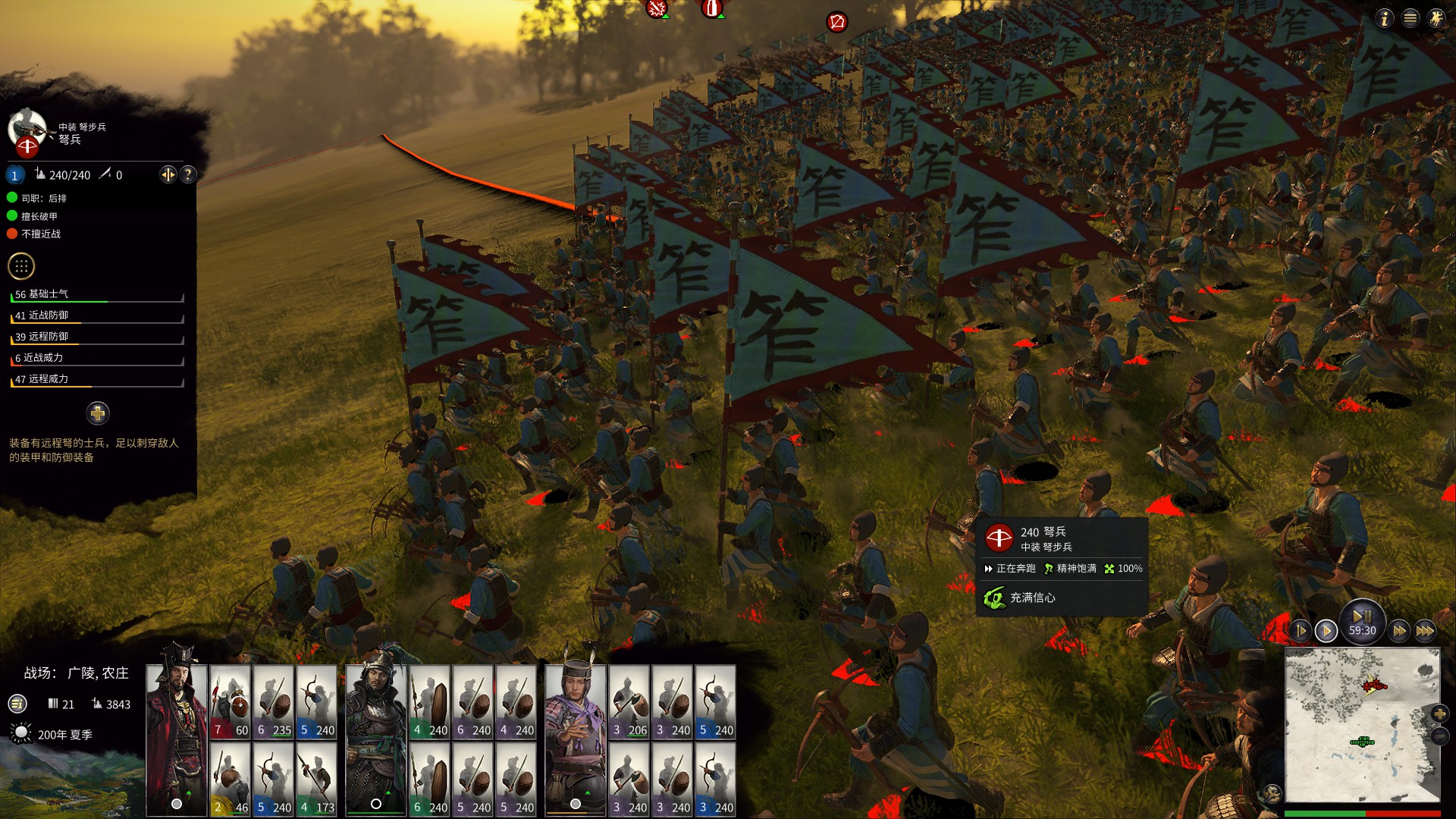The width and height of the screenshot is (1456, 819).
Task: Select the unit card showing 173 men
Action: click(316, 780)
